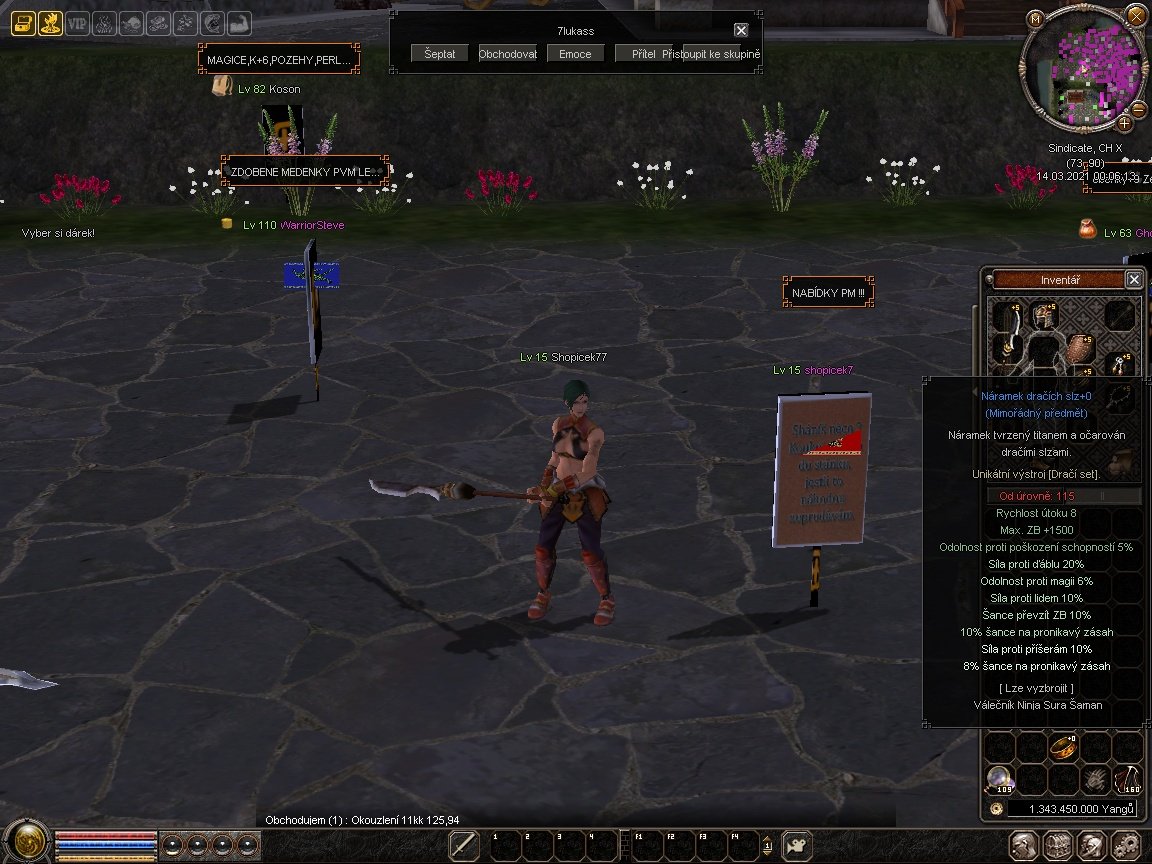Open the camera icon on the bottom bar
Screen dimensions: 1152x864
(x=796, y=844)
